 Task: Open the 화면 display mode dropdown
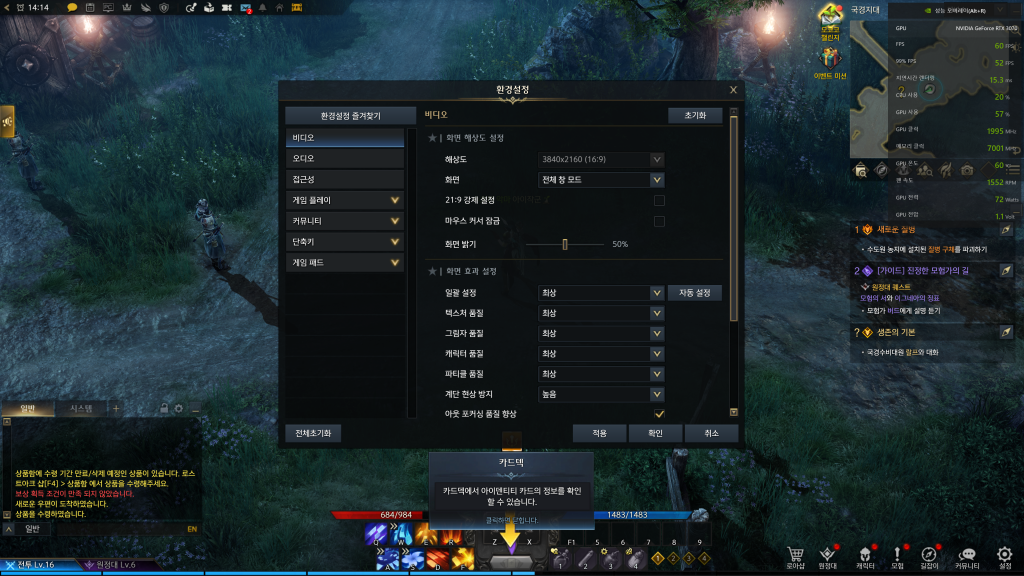601,180
